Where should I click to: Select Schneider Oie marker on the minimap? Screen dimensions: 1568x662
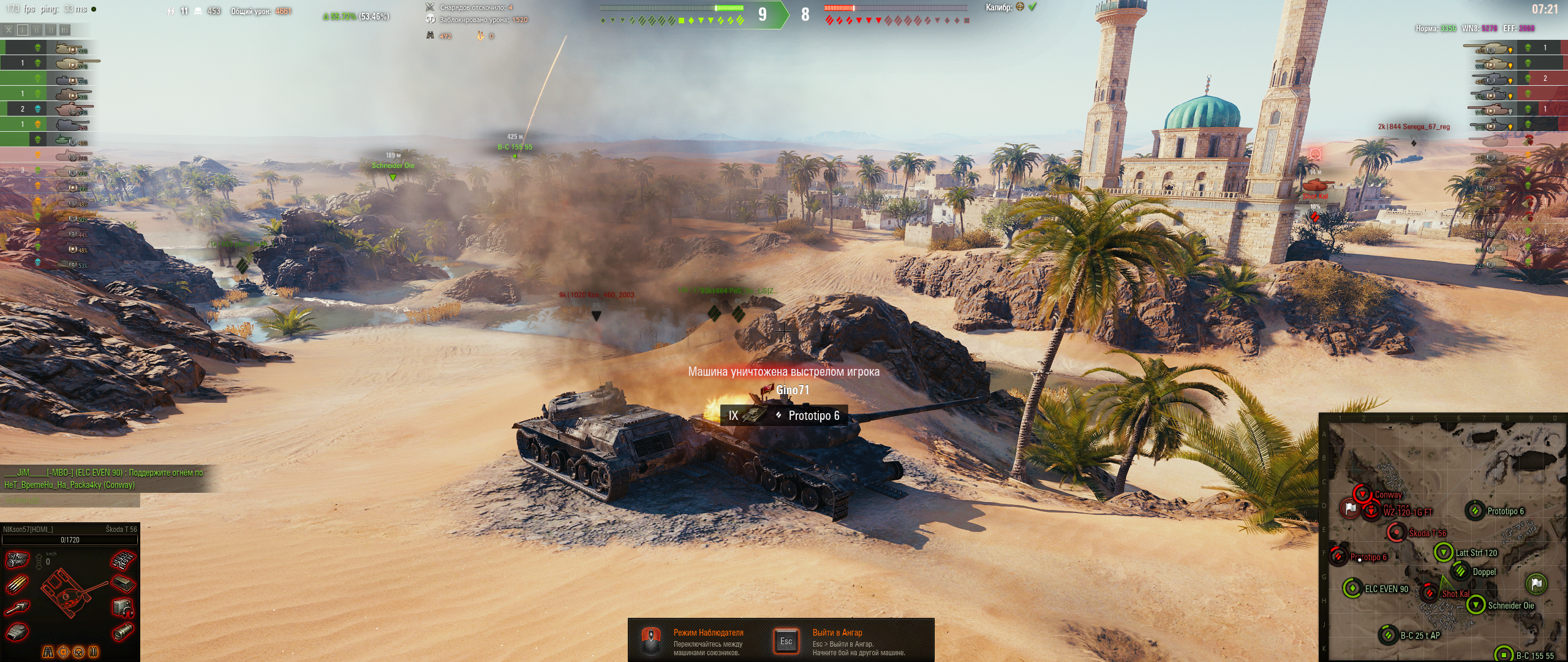pyautogui.click(x=1476, y=606)
